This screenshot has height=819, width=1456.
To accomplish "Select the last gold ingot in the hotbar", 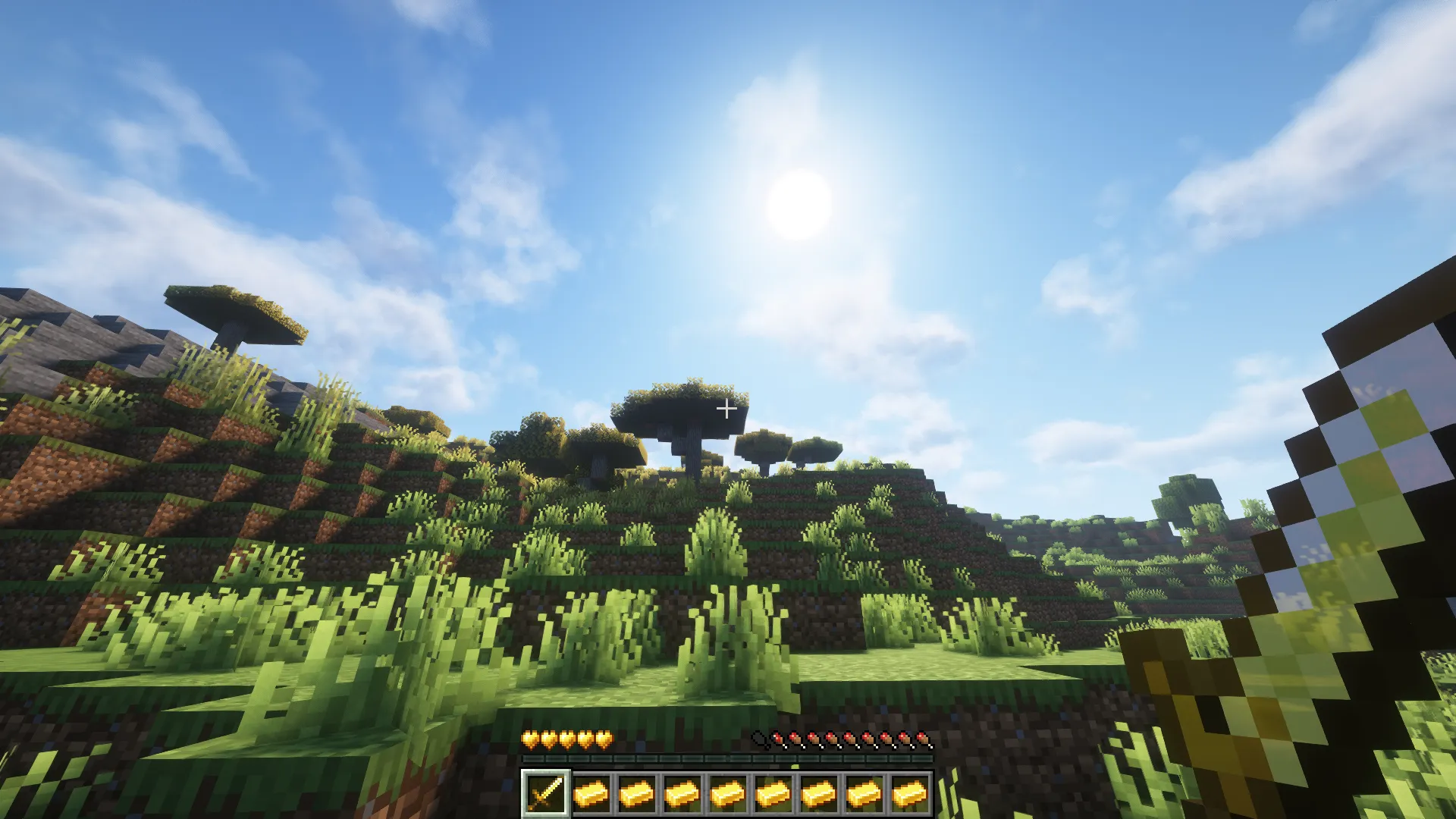I will point(908,791).
